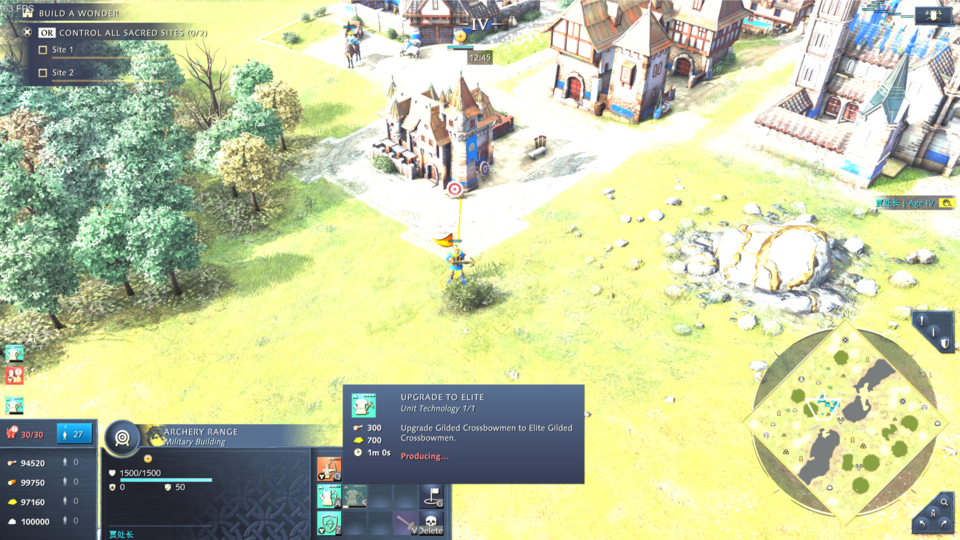Choose the teal shield upgrade icon
Screen dimensions: 960x540
coord(329,522)
